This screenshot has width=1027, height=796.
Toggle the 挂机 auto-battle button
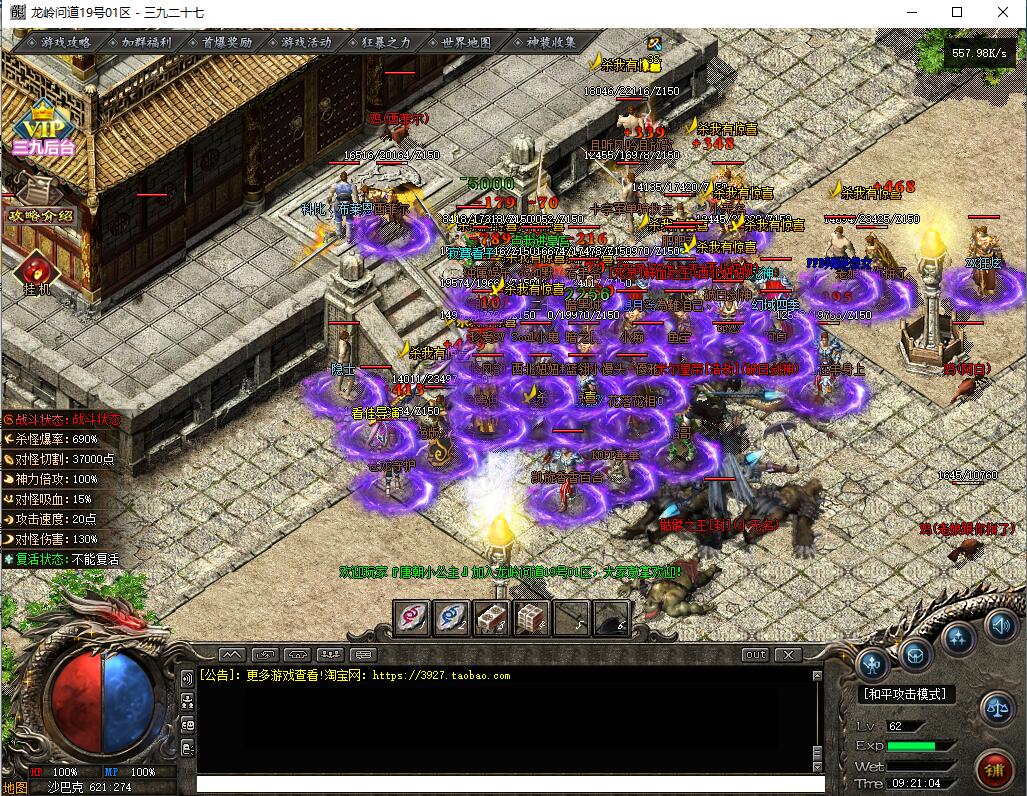coord(37,273)
